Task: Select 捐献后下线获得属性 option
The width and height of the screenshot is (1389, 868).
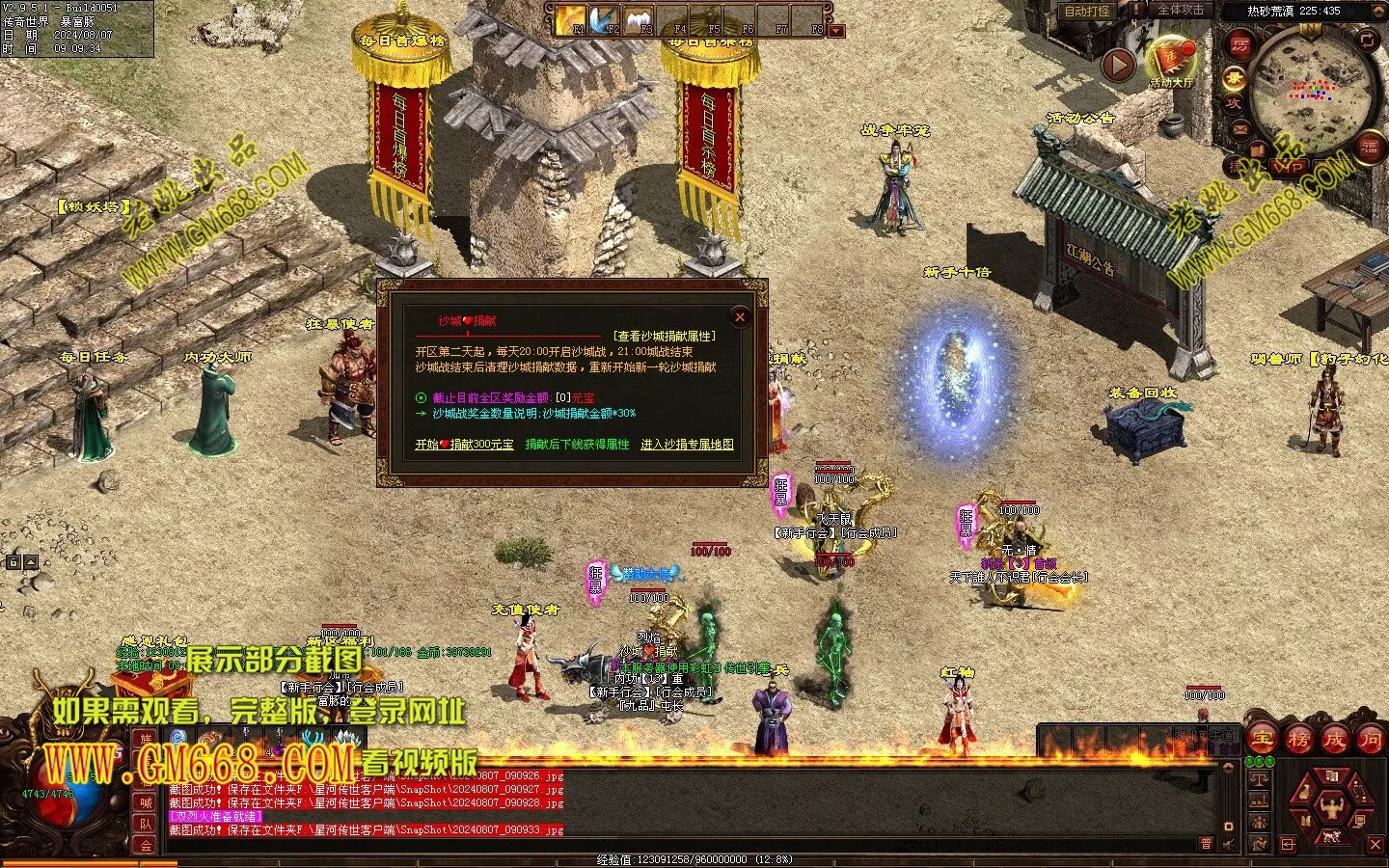Action: pyautogui.click(x=577, y=445)
